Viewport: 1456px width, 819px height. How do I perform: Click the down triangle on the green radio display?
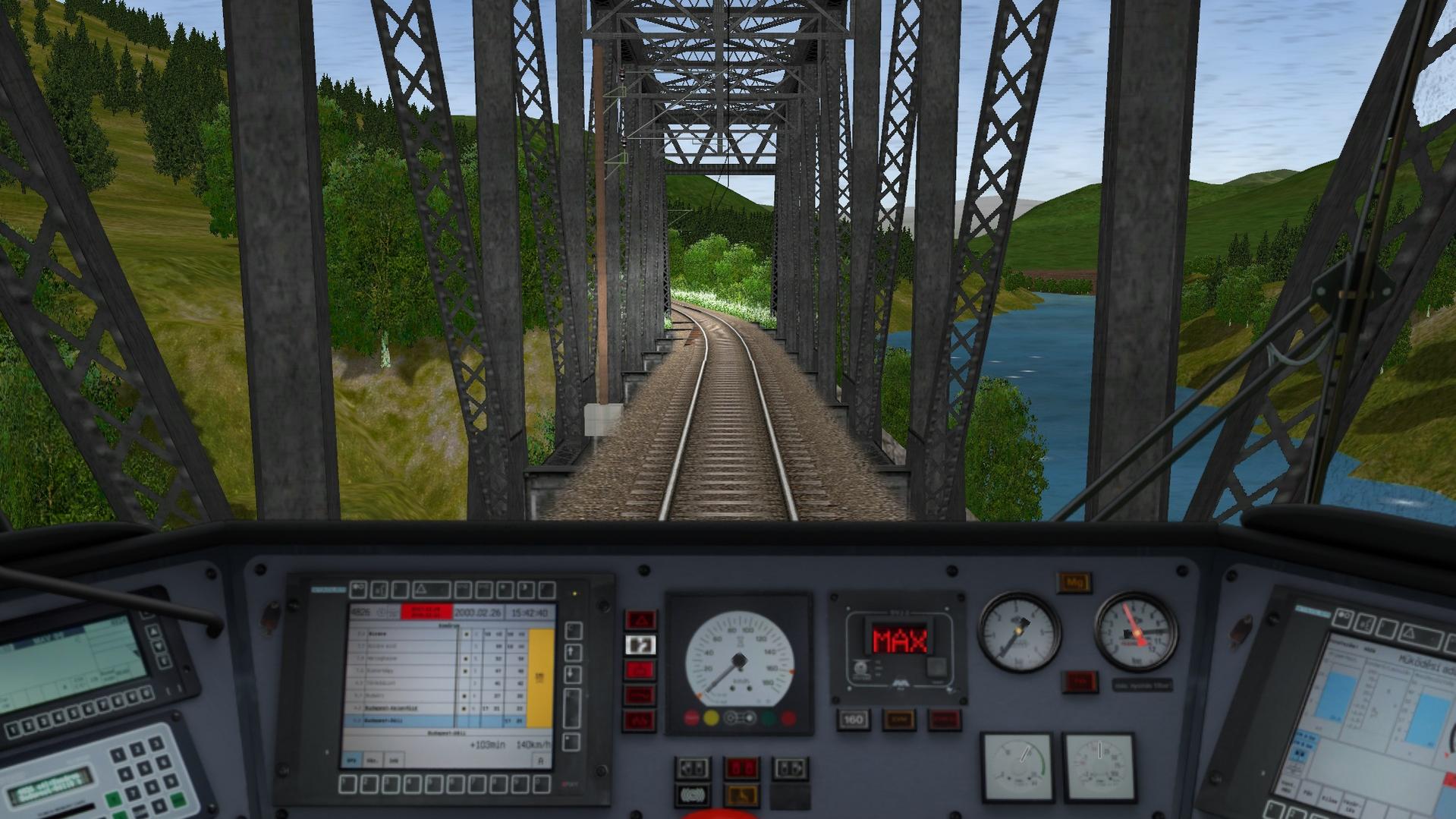159,646
